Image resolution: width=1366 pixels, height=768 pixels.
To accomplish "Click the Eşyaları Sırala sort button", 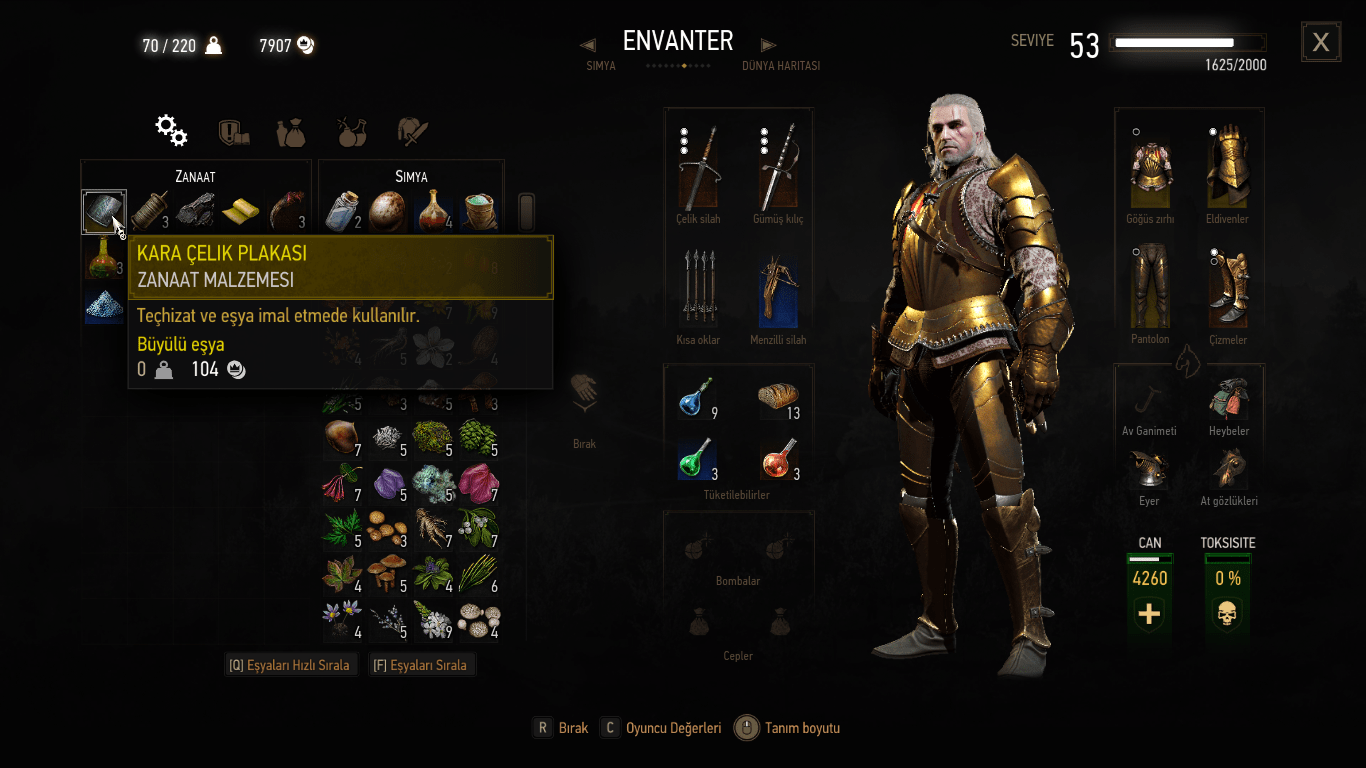I will [421, 665].
